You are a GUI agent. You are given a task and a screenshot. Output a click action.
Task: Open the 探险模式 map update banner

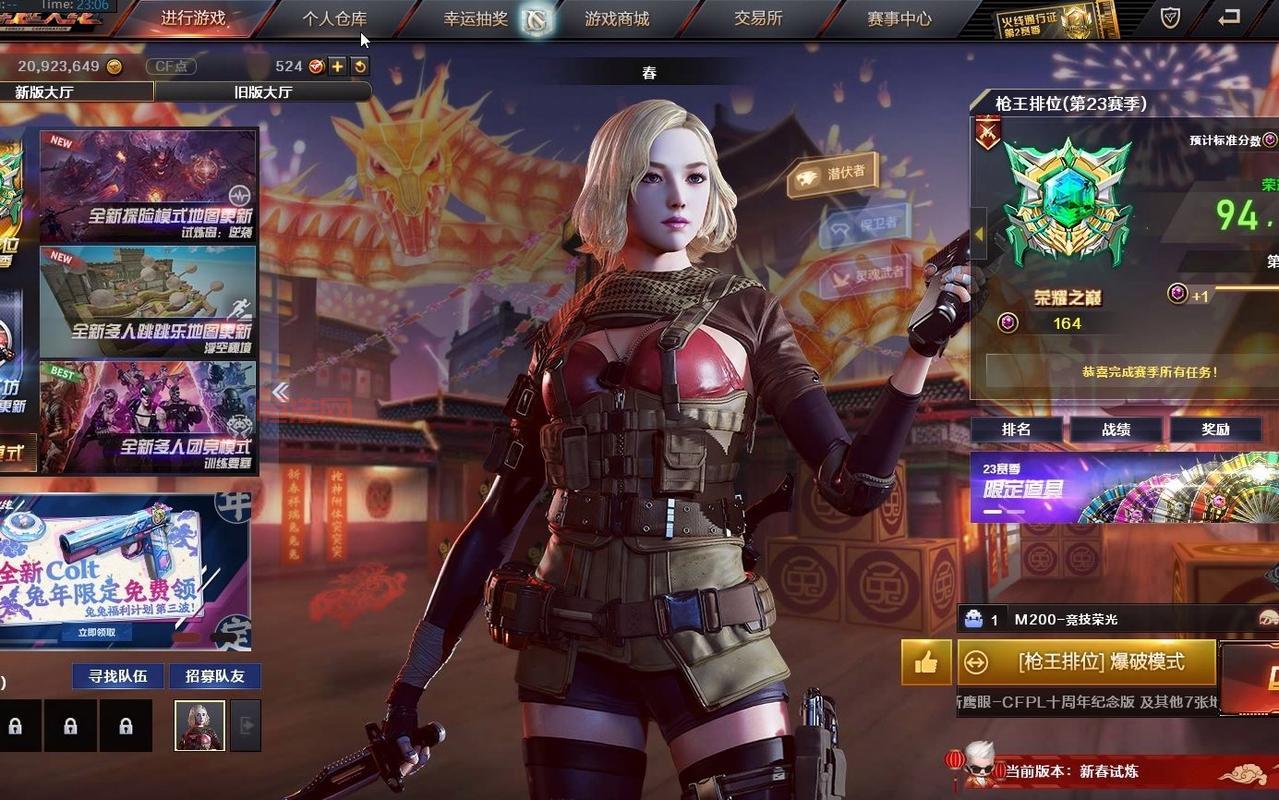tap(148, 185)
